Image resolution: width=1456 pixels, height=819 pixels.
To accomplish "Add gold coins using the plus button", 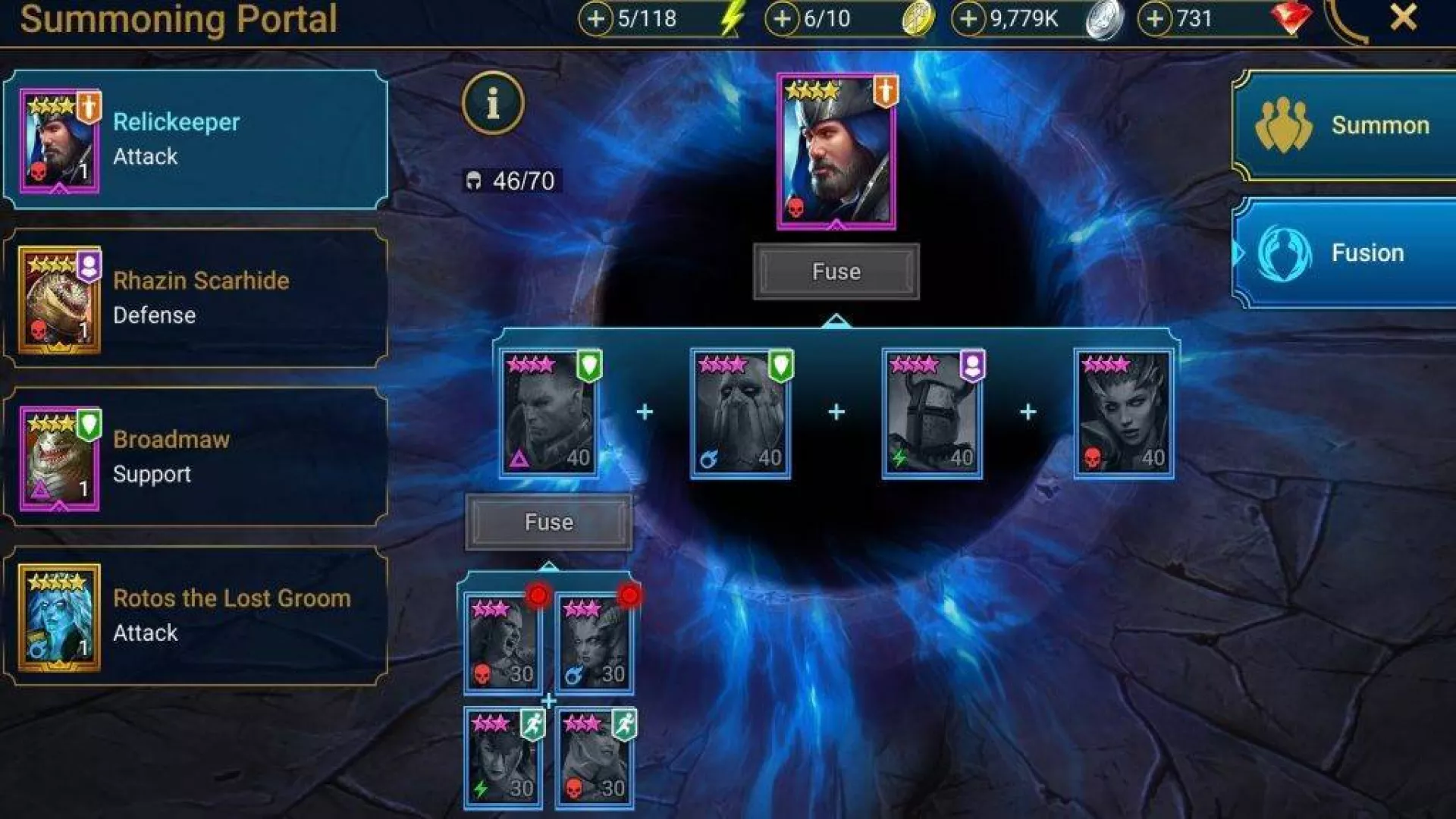I will click(782, 19).
